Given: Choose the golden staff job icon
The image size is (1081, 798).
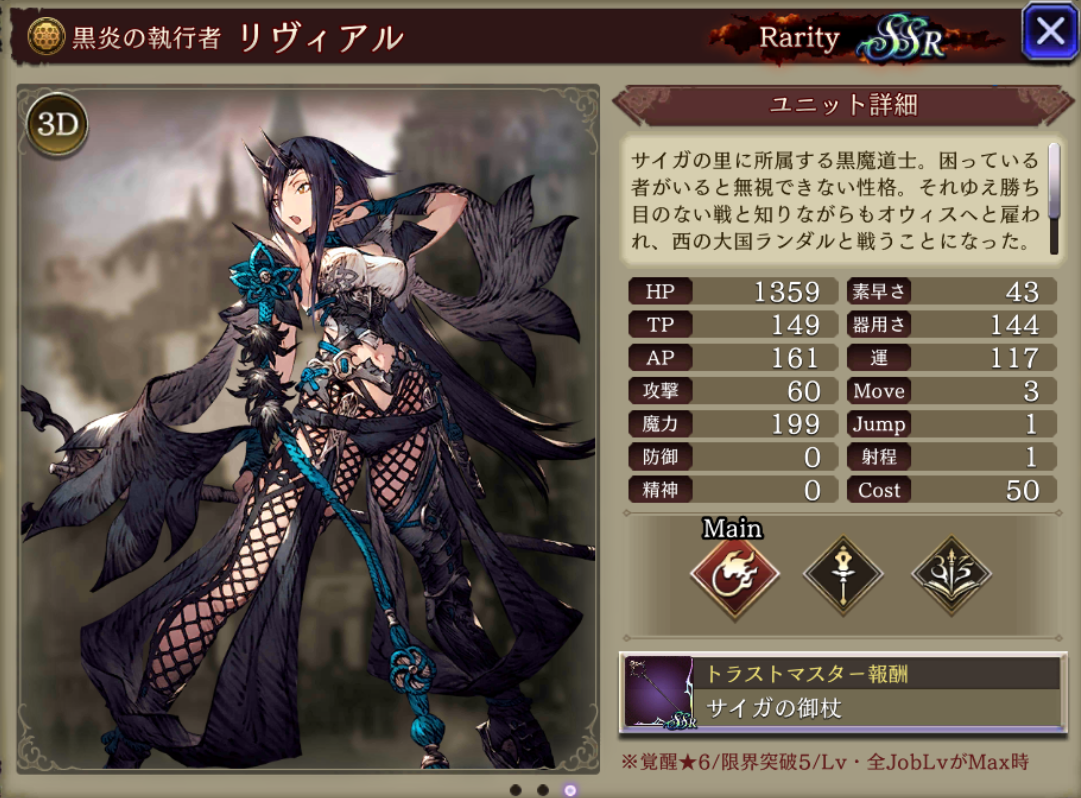Looking at the screenshot, I should point(843,575).
